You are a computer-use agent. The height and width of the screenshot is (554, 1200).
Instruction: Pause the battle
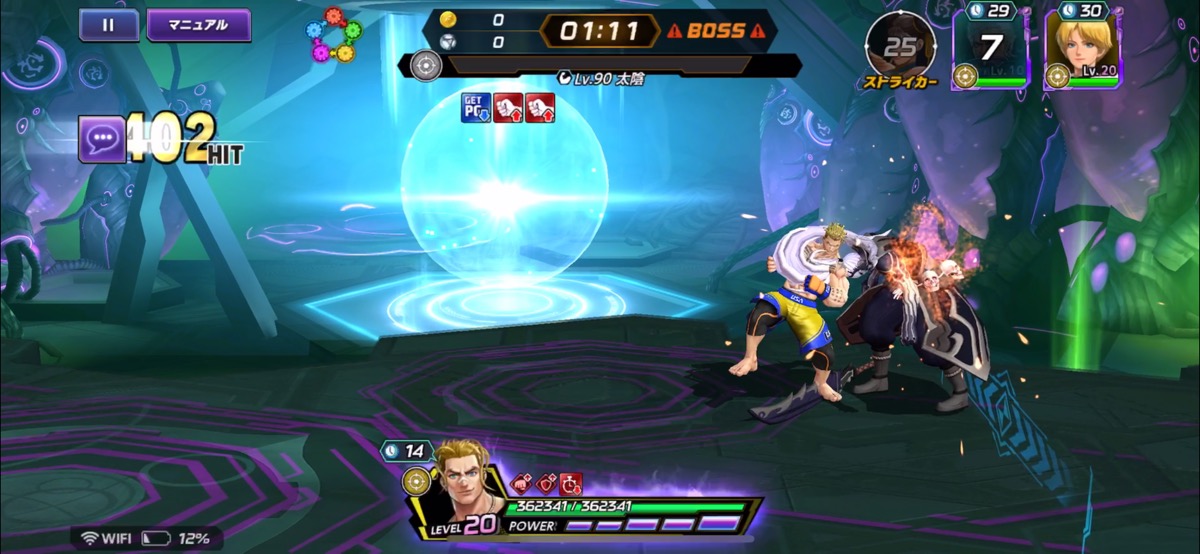pos(109,25)
